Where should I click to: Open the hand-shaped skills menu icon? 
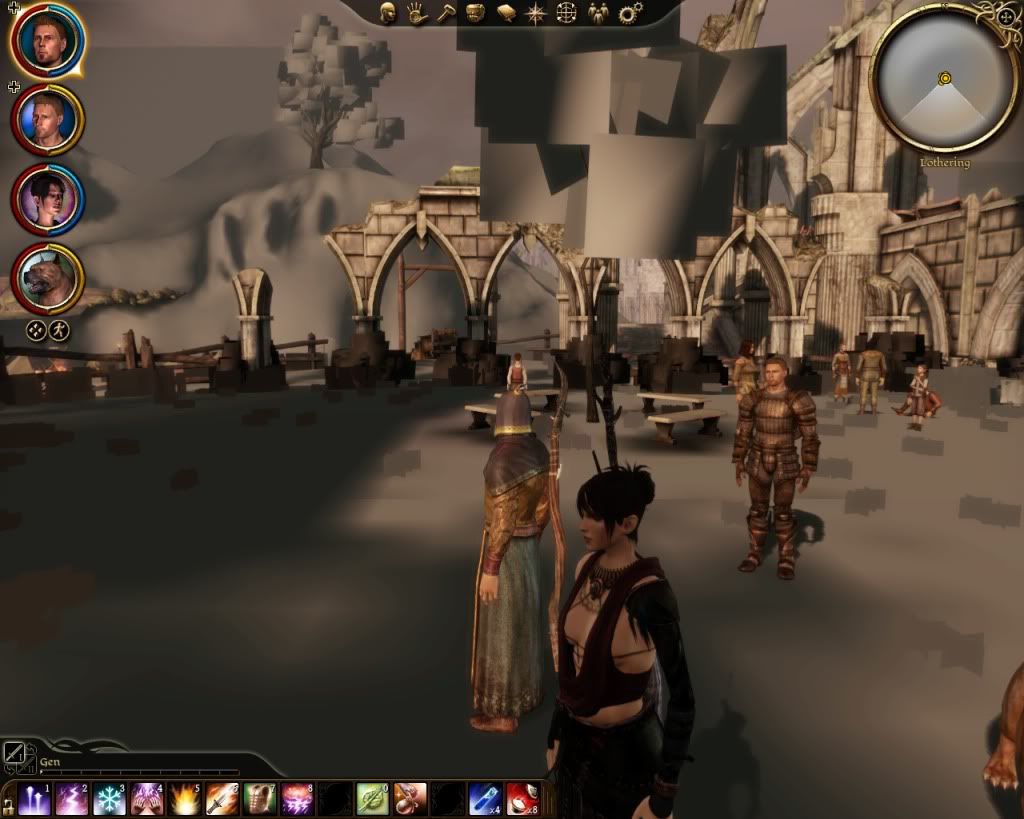(x=417, y=13)
